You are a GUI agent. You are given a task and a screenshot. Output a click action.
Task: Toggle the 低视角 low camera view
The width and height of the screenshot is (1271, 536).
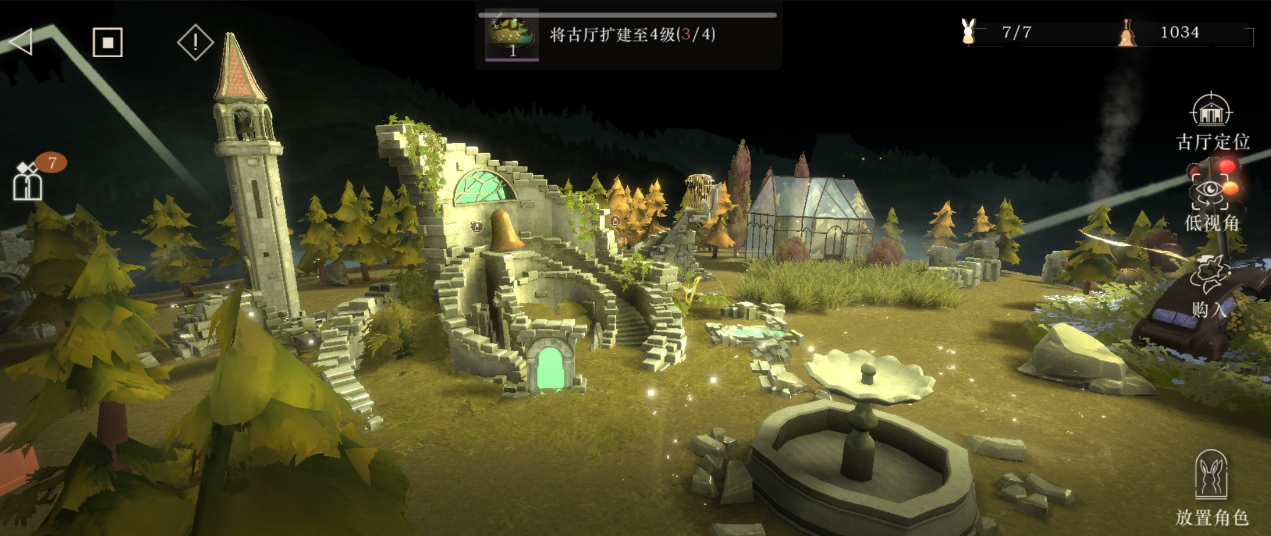tap(1211, 202)
